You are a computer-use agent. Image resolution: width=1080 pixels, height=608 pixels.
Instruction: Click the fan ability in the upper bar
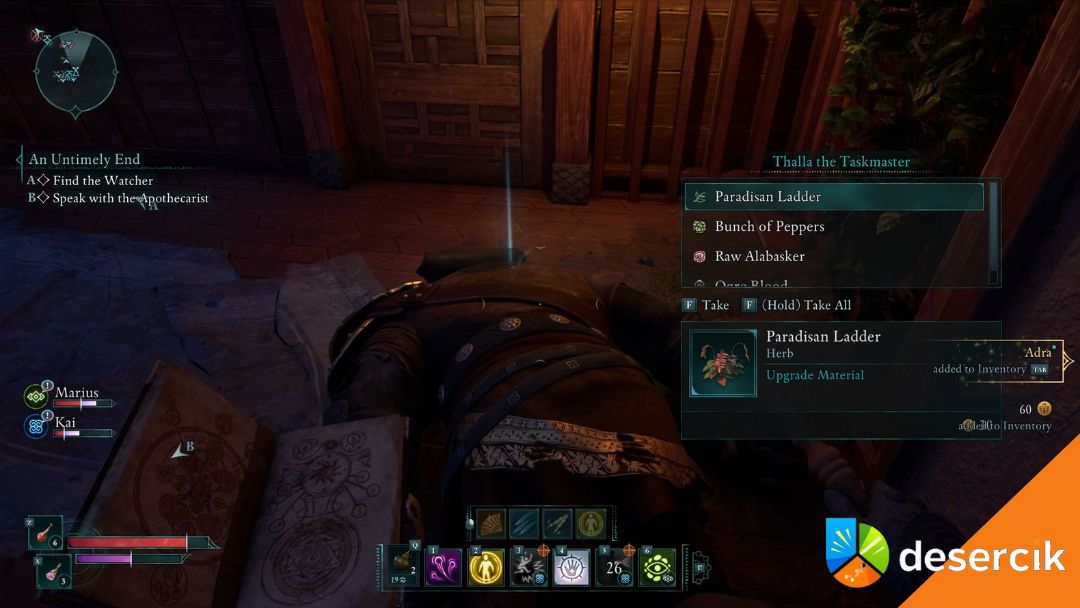(491, 523)
